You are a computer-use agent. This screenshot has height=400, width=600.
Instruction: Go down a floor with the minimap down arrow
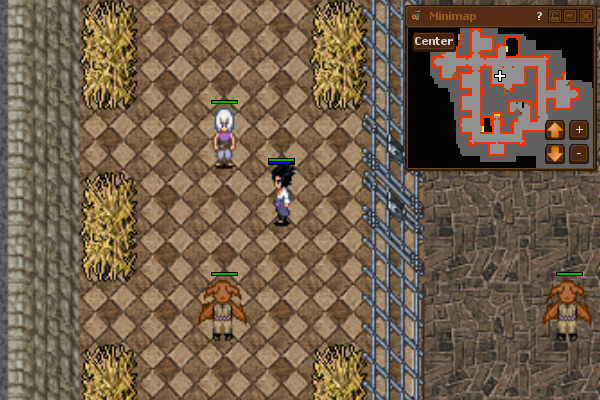click(555, 154)
